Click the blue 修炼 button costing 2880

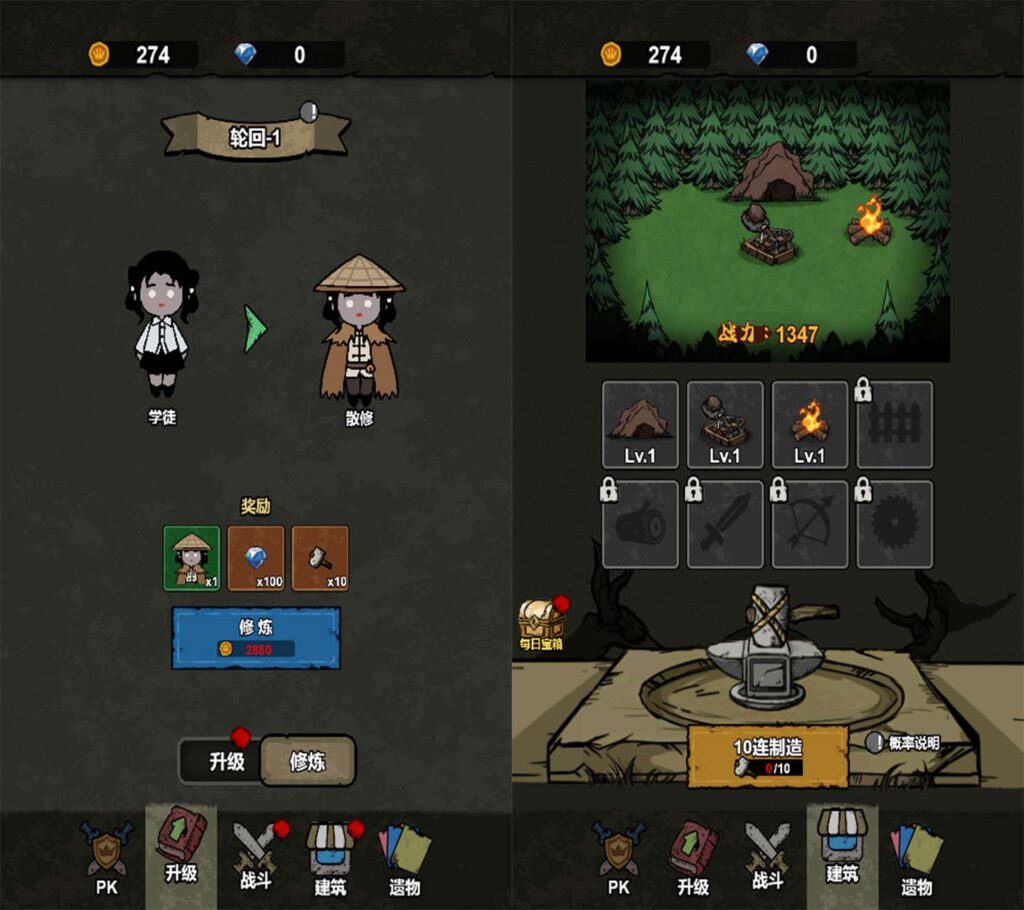click(x=256, y=637)
